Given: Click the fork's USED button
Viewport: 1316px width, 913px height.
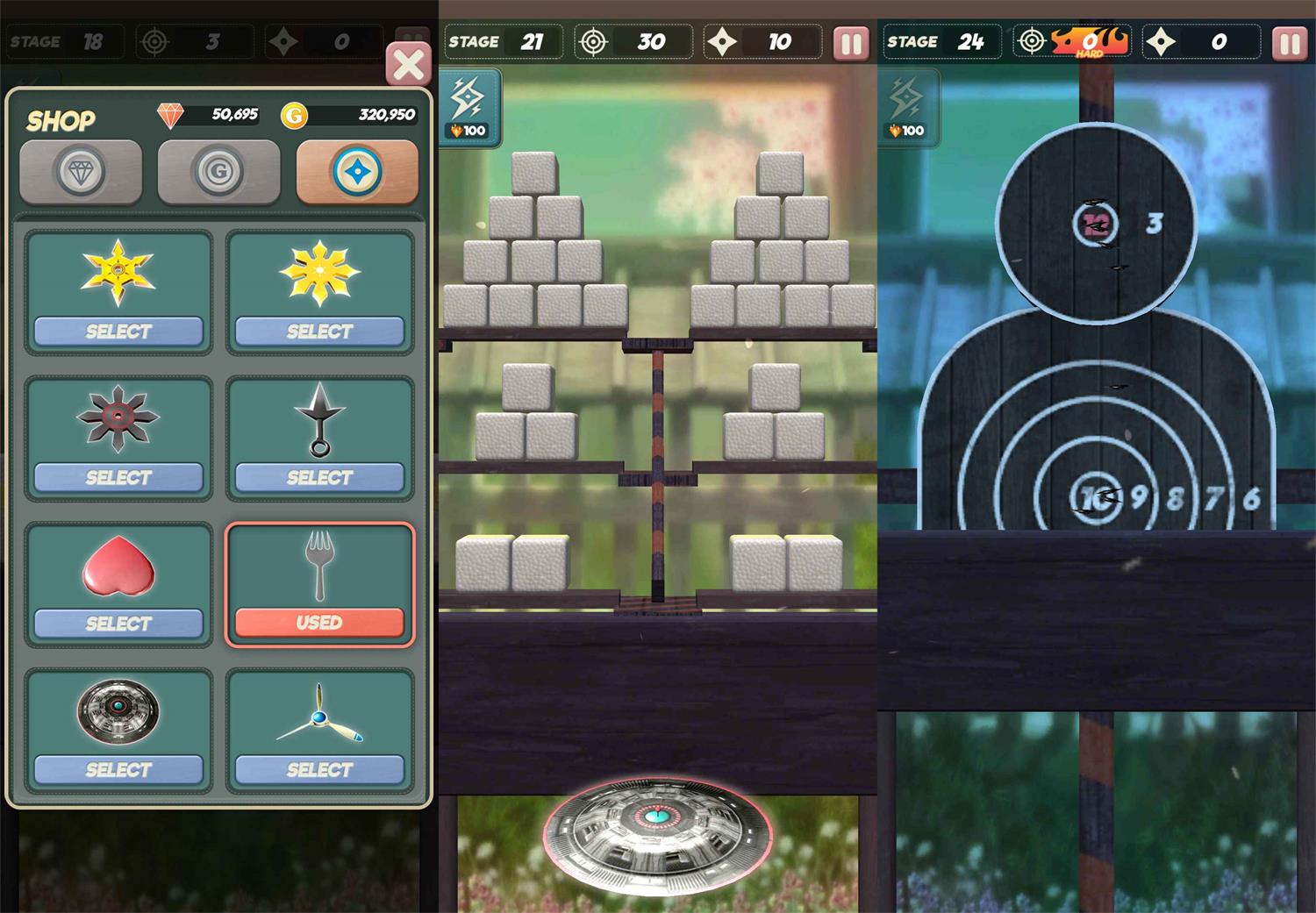Looking at the screenshot, I should pyautogui.click(x=319, y=623).
